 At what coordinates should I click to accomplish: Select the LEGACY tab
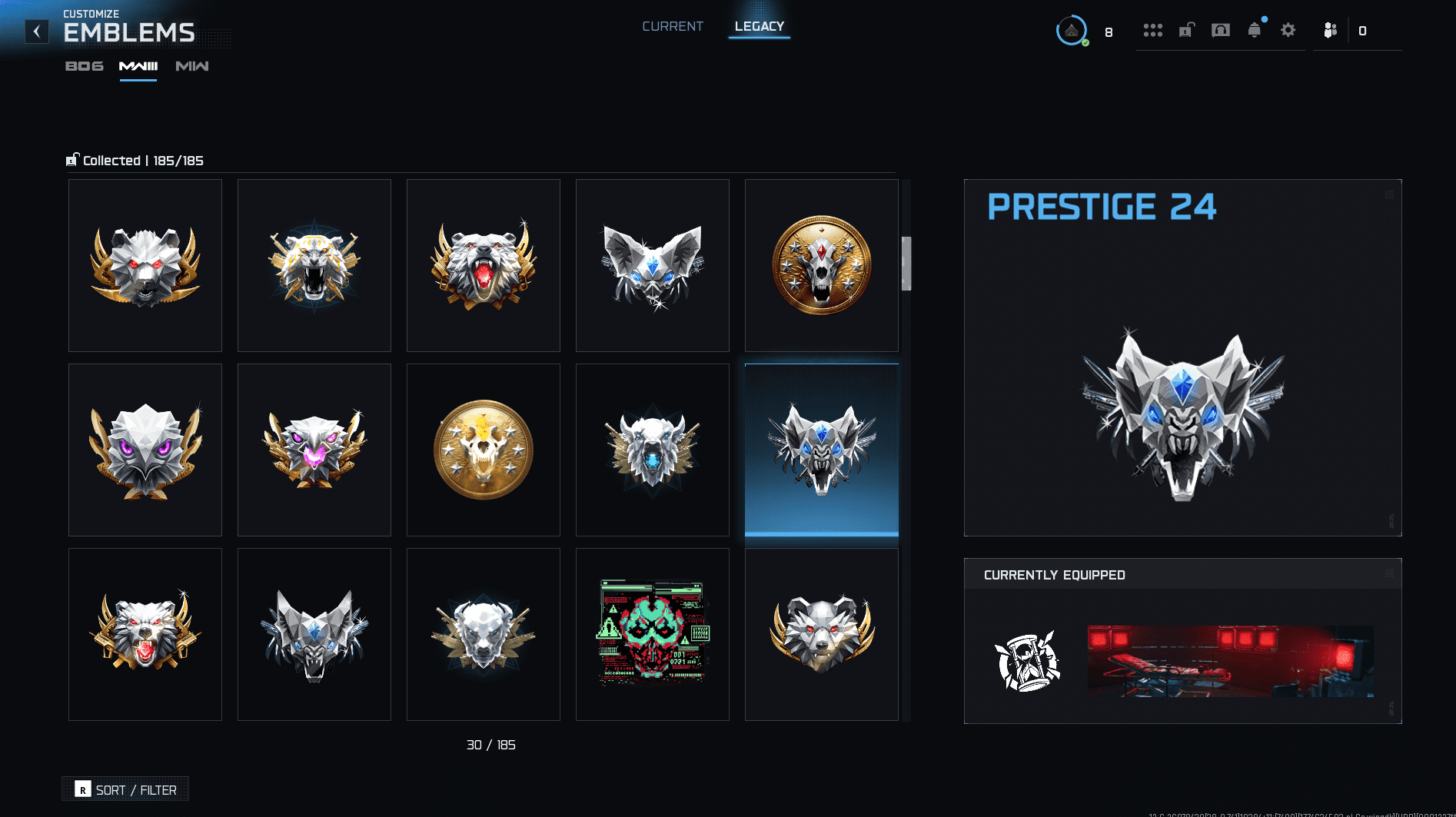pyautogui.click(x=759, y=25)
